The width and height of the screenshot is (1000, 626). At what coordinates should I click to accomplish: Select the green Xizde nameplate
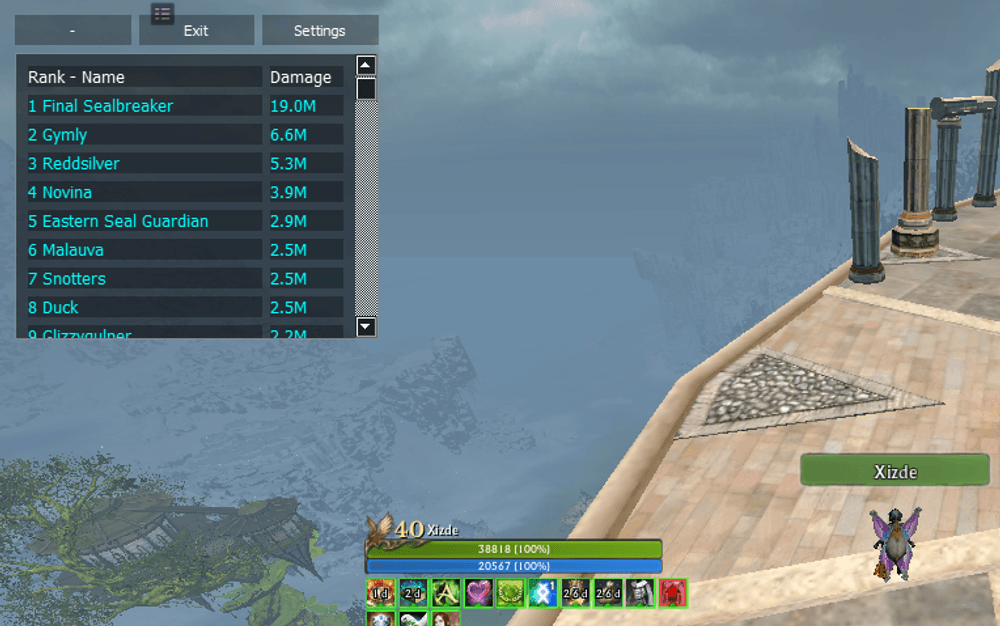tap(894, 471)
